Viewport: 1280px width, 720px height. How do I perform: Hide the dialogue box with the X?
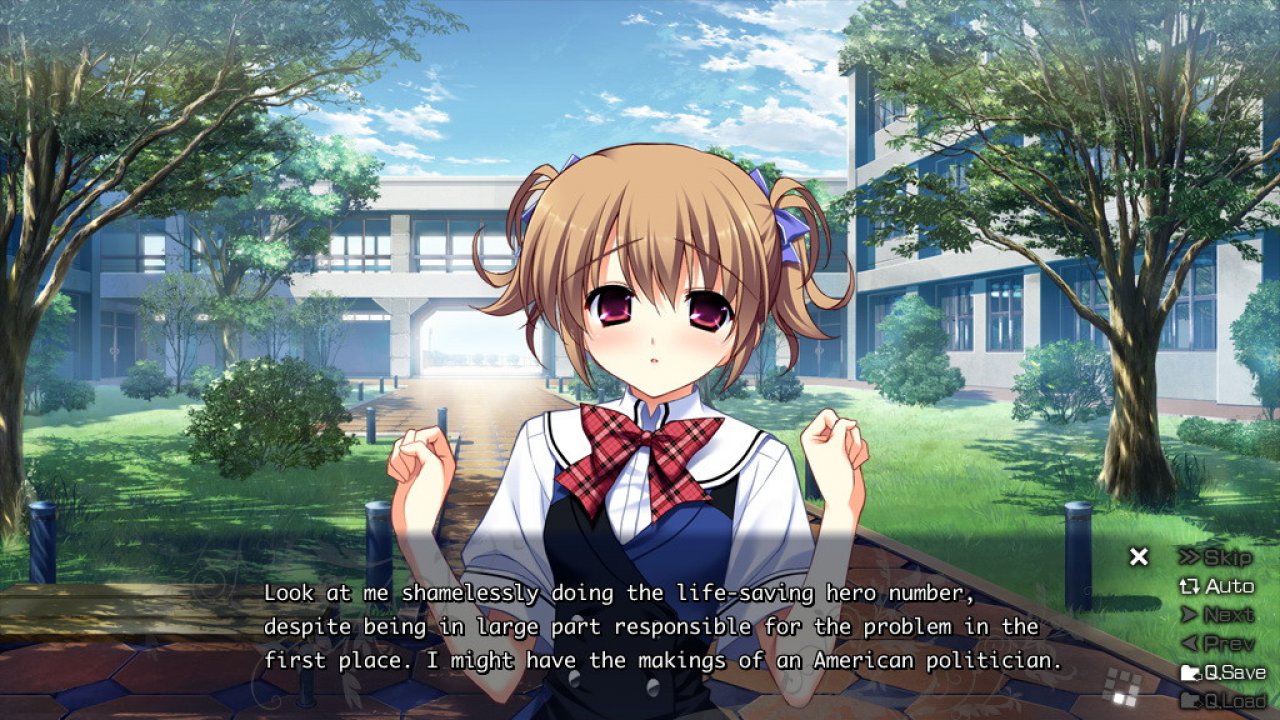[x=1139, y=557]
